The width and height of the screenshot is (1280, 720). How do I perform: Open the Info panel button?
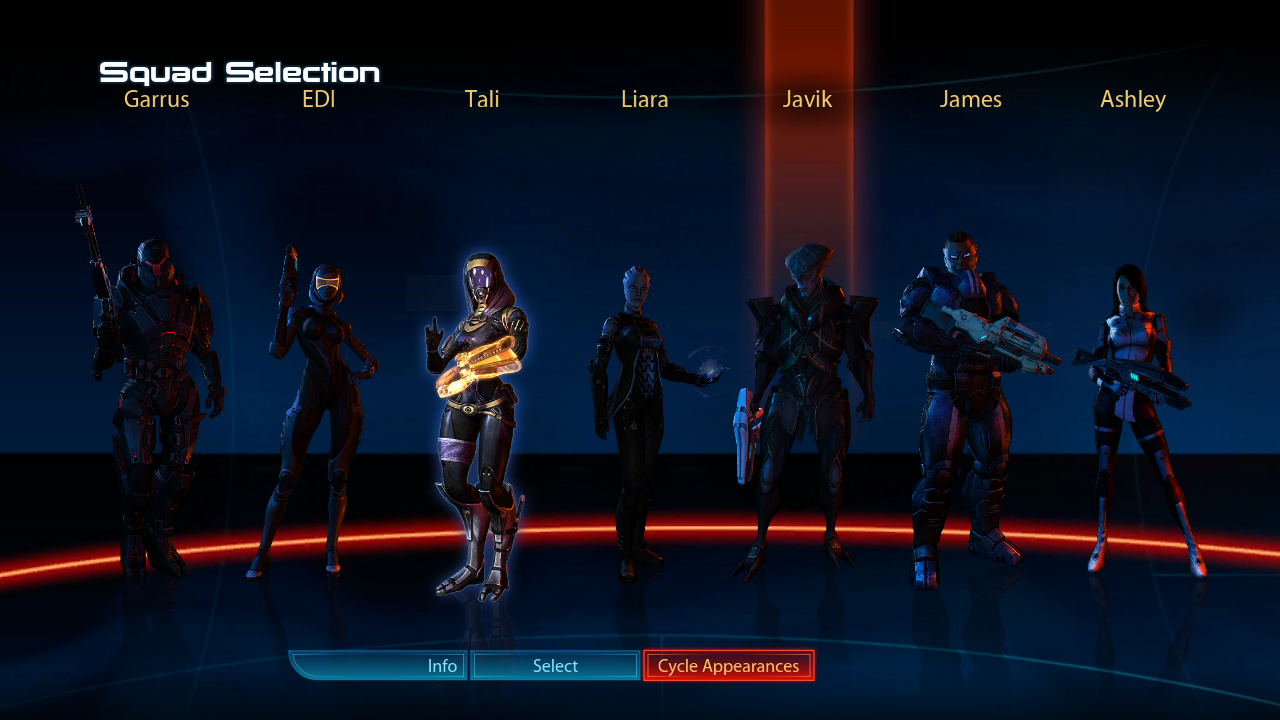coord(380,666)
